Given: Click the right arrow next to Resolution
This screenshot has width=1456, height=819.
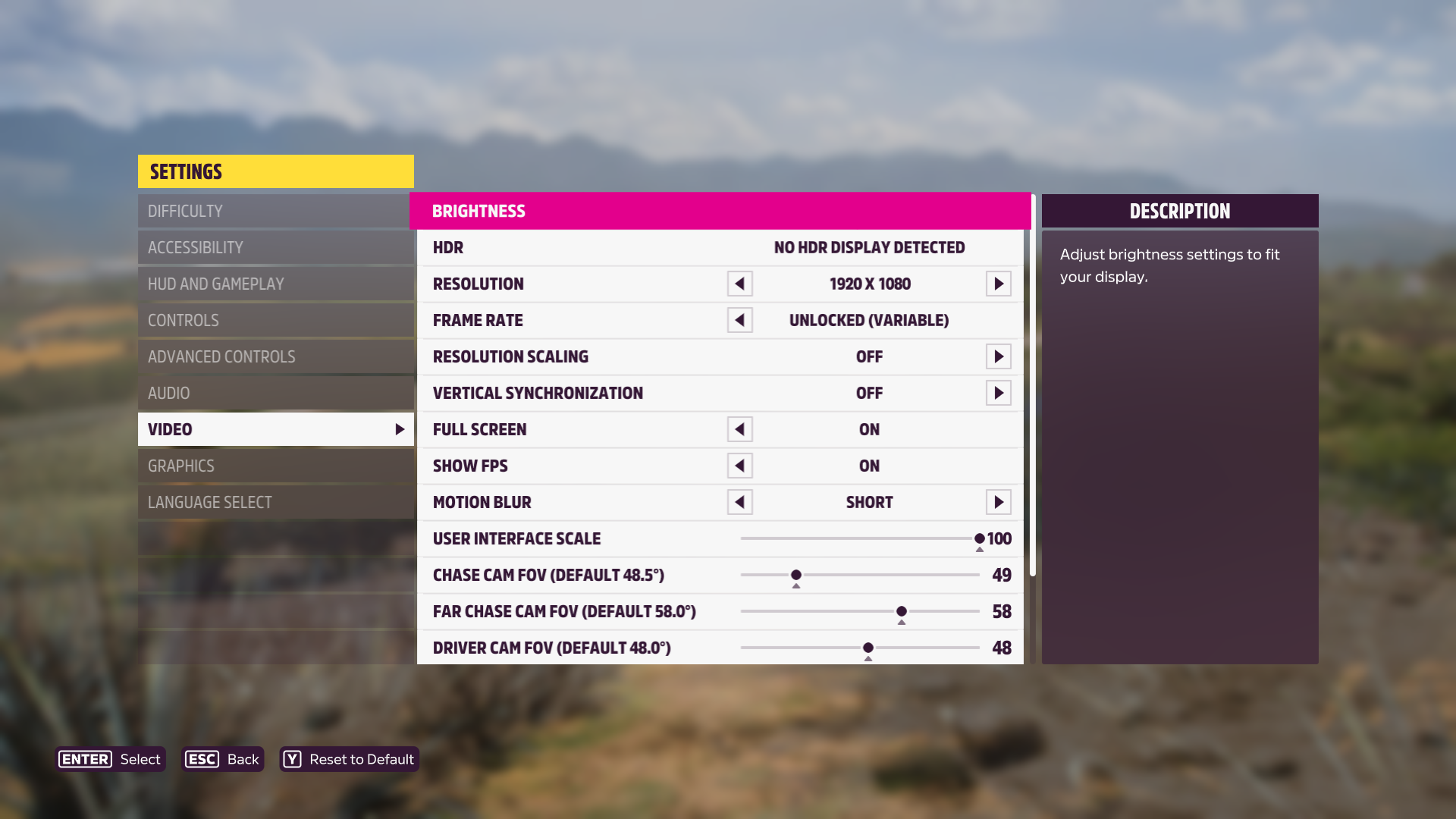Looking at the screenshot, I should click(x=998, y=284).
